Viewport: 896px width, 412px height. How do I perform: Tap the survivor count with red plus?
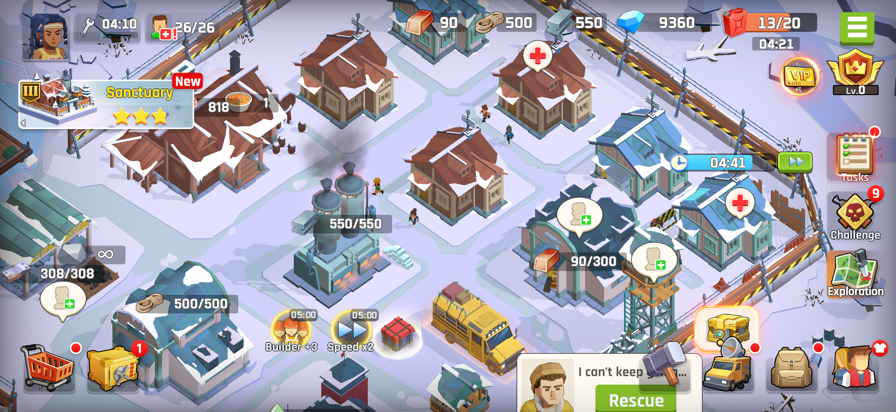pos(182,27)
